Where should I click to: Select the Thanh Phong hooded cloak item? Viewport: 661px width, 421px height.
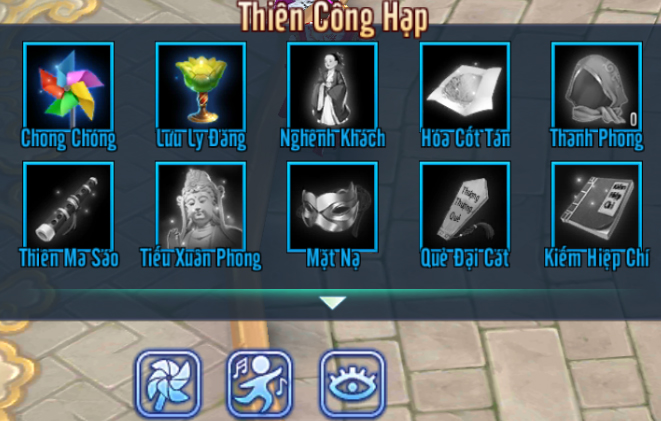[596, 88]
